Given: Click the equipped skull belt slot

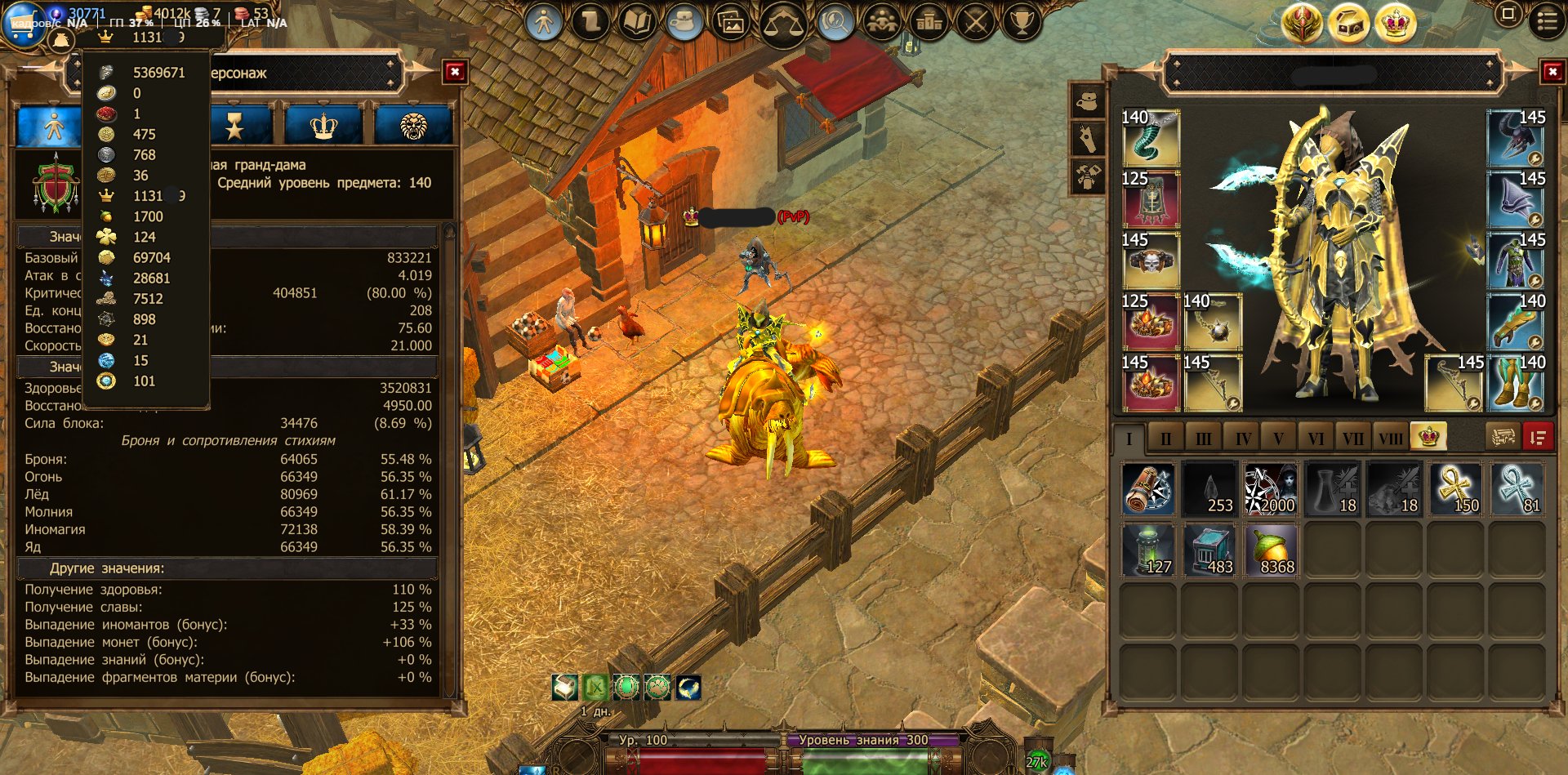Looking at the screenshot, I should 1151,261.
